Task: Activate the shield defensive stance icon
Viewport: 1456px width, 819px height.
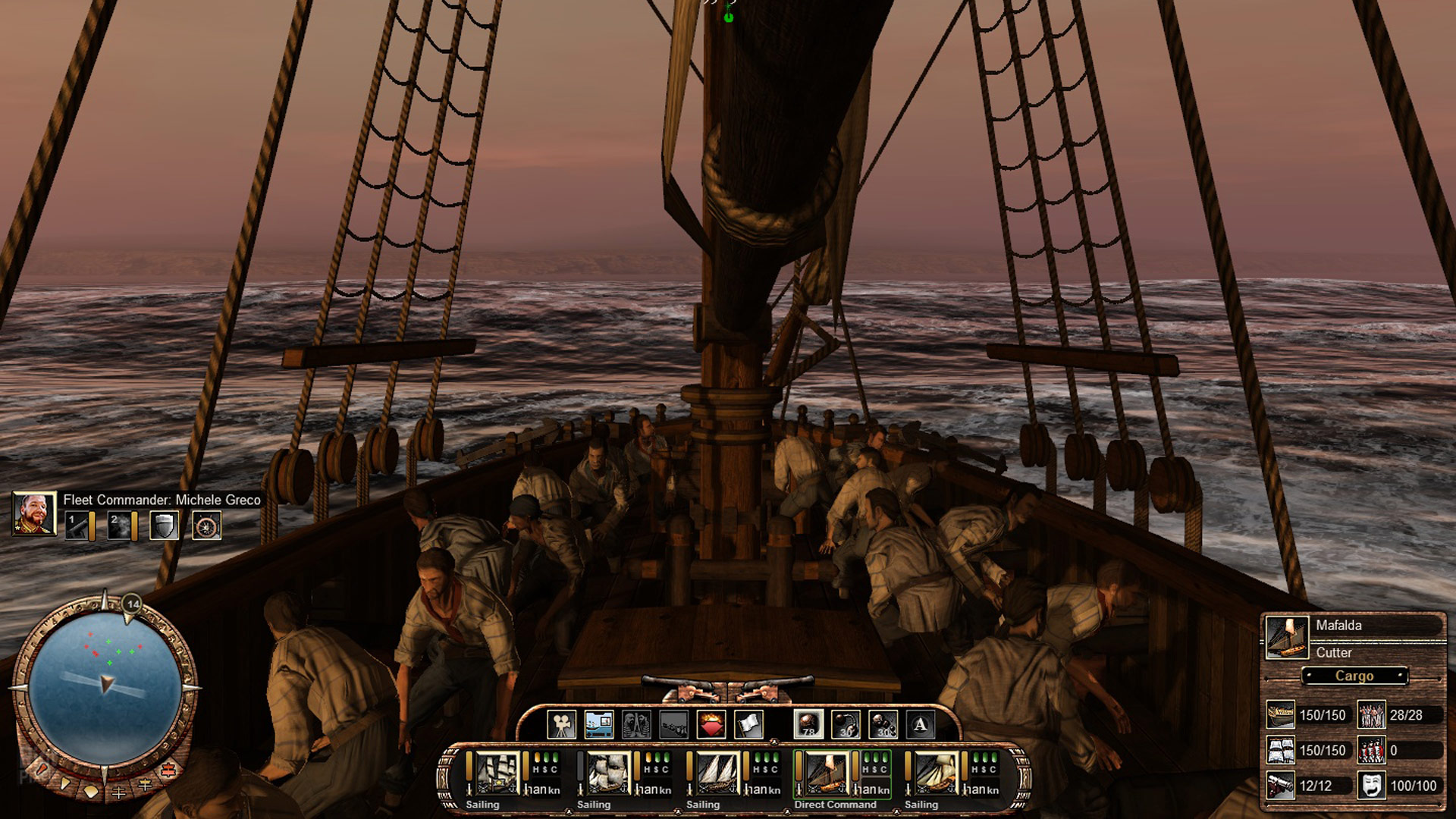Action: (164, 526)
